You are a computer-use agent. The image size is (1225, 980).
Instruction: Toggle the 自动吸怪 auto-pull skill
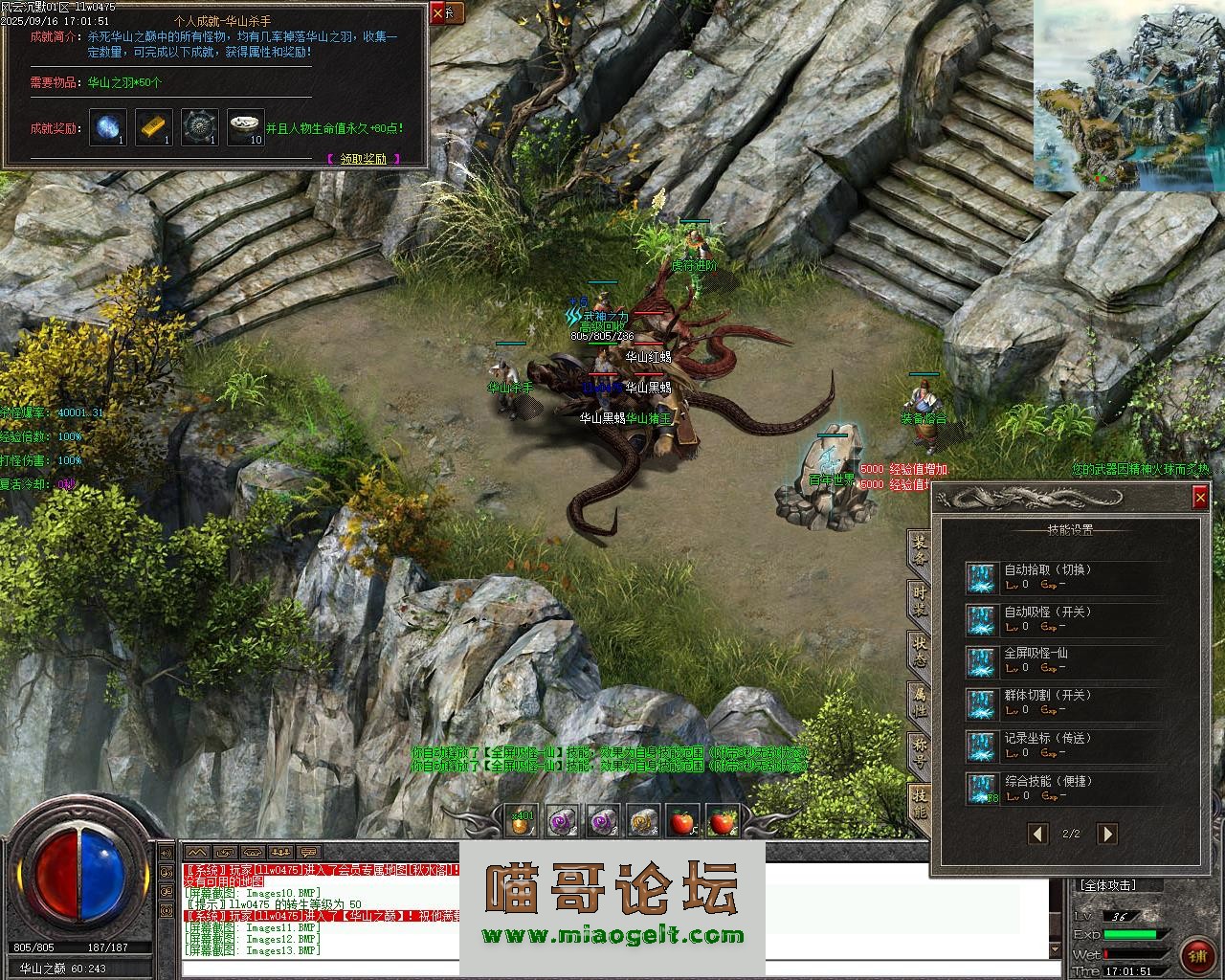tap(982, 620)
